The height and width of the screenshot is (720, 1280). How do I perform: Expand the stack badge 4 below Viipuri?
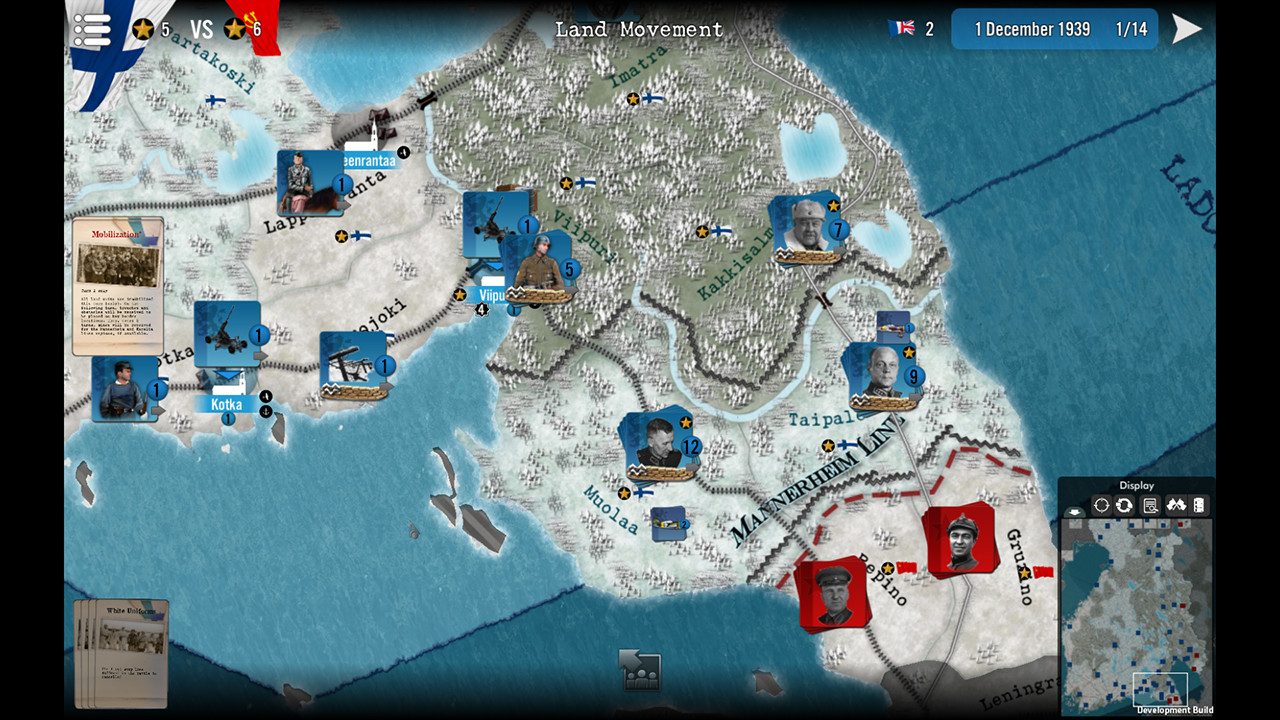pyautogui.click(x=481, y=310)
